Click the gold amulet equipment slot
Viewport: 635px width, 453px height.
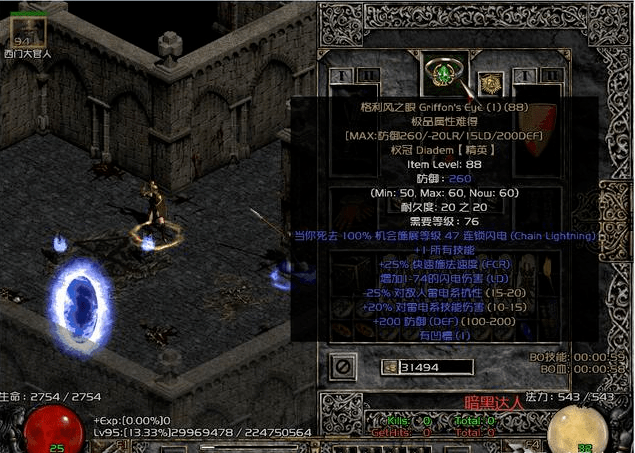pyautogui.click(x=489, y=84)
